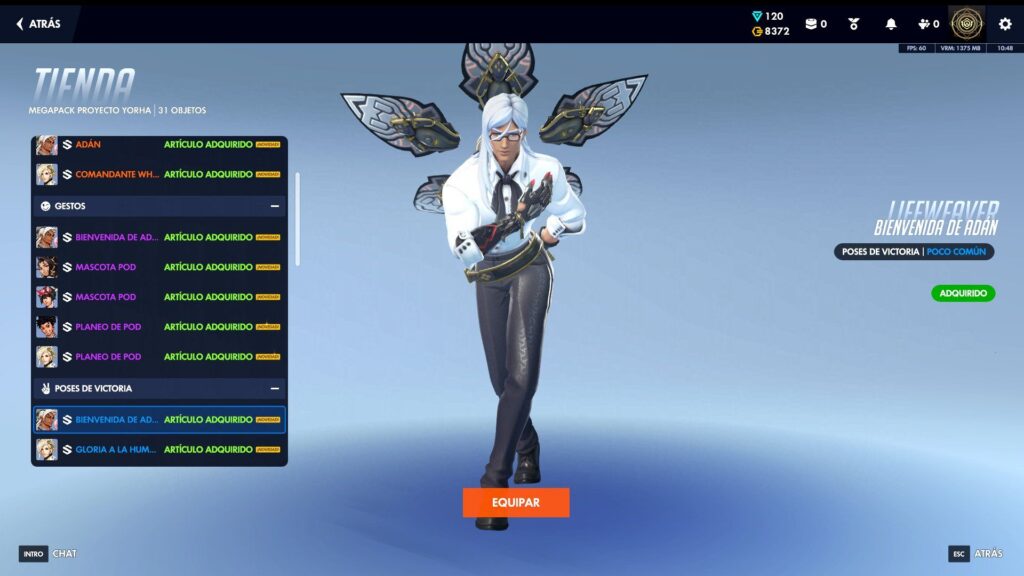Click the item list scrollbar
1024x576 pixels.
[x=297, y=218]
